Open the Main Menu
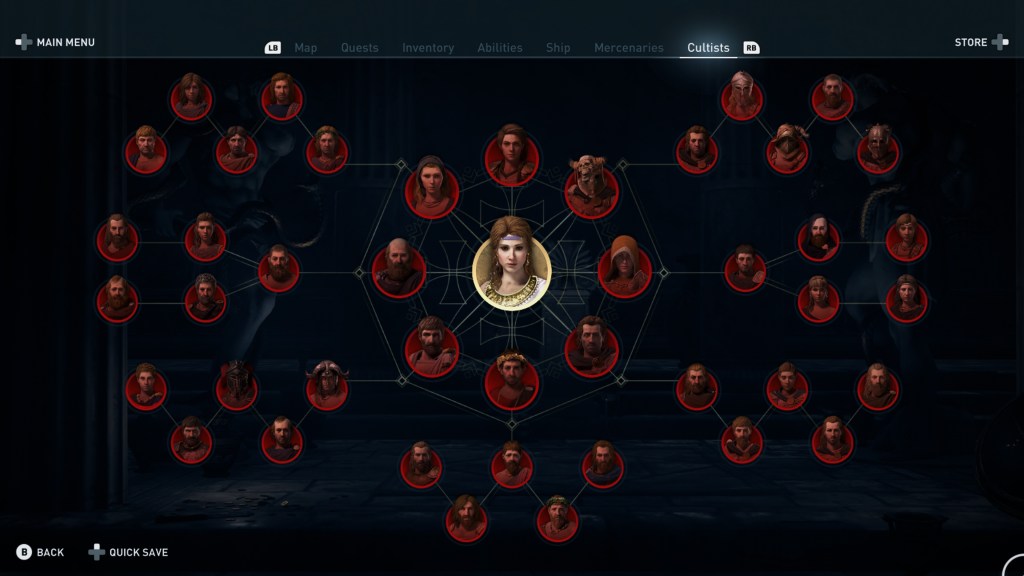The width and height of the screenshot is (1024, 576). tap(56, 43)
